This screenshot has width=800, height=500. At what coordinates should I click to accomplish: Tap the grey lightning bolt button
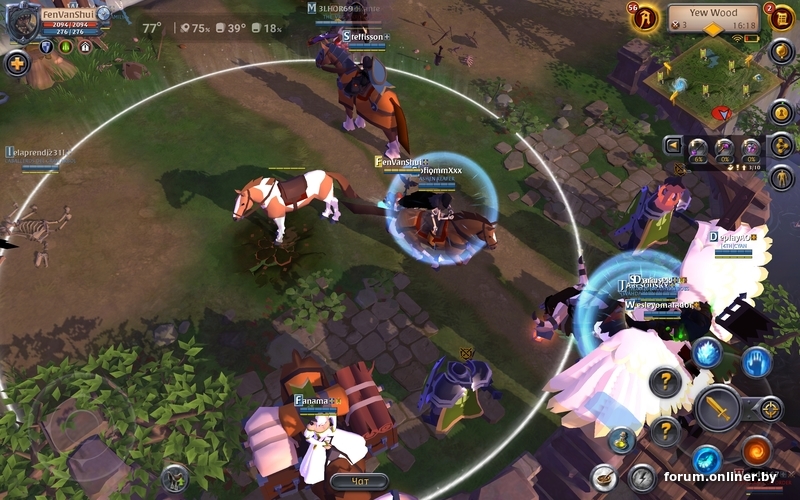641,477
